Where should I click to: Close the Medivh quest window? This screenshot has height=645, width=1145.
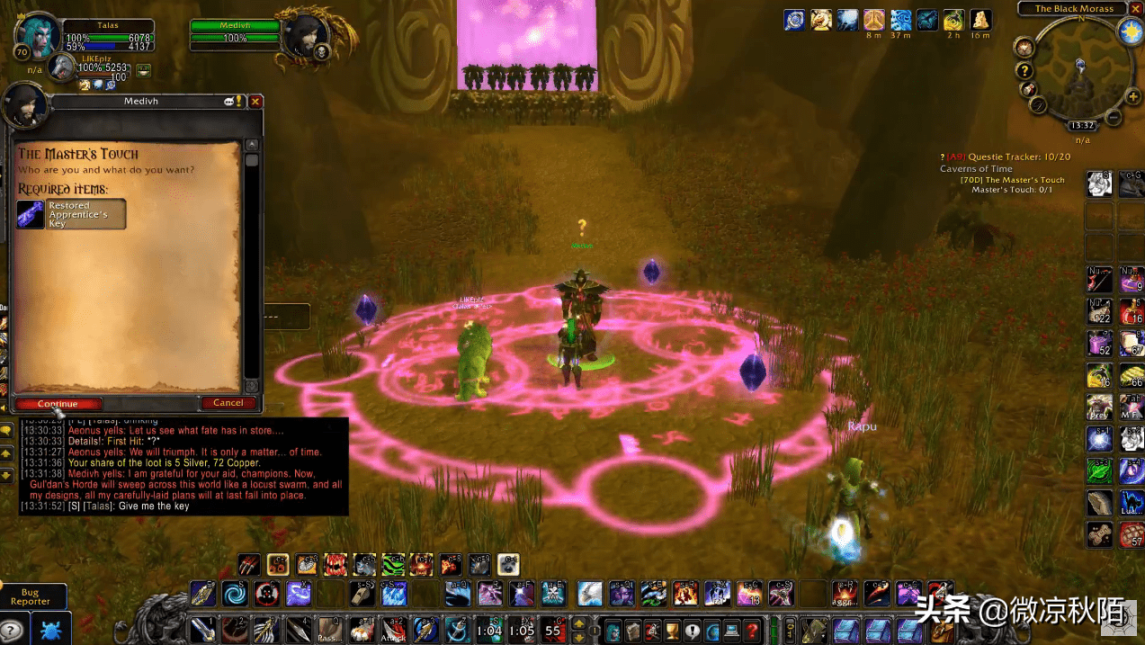[x=256, y=101]
